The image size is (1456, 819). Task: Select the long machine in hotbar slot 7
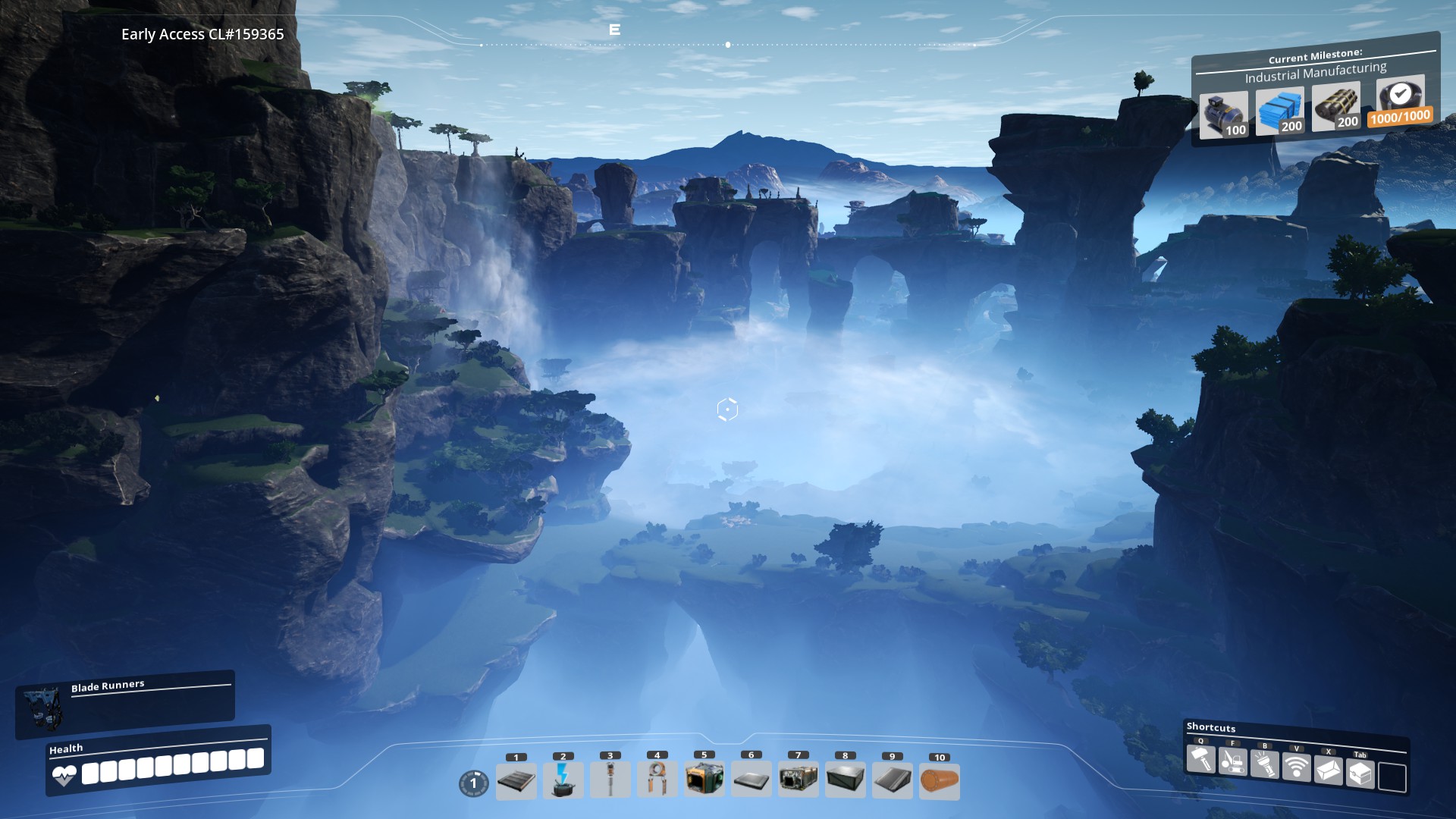coord(799,780)
